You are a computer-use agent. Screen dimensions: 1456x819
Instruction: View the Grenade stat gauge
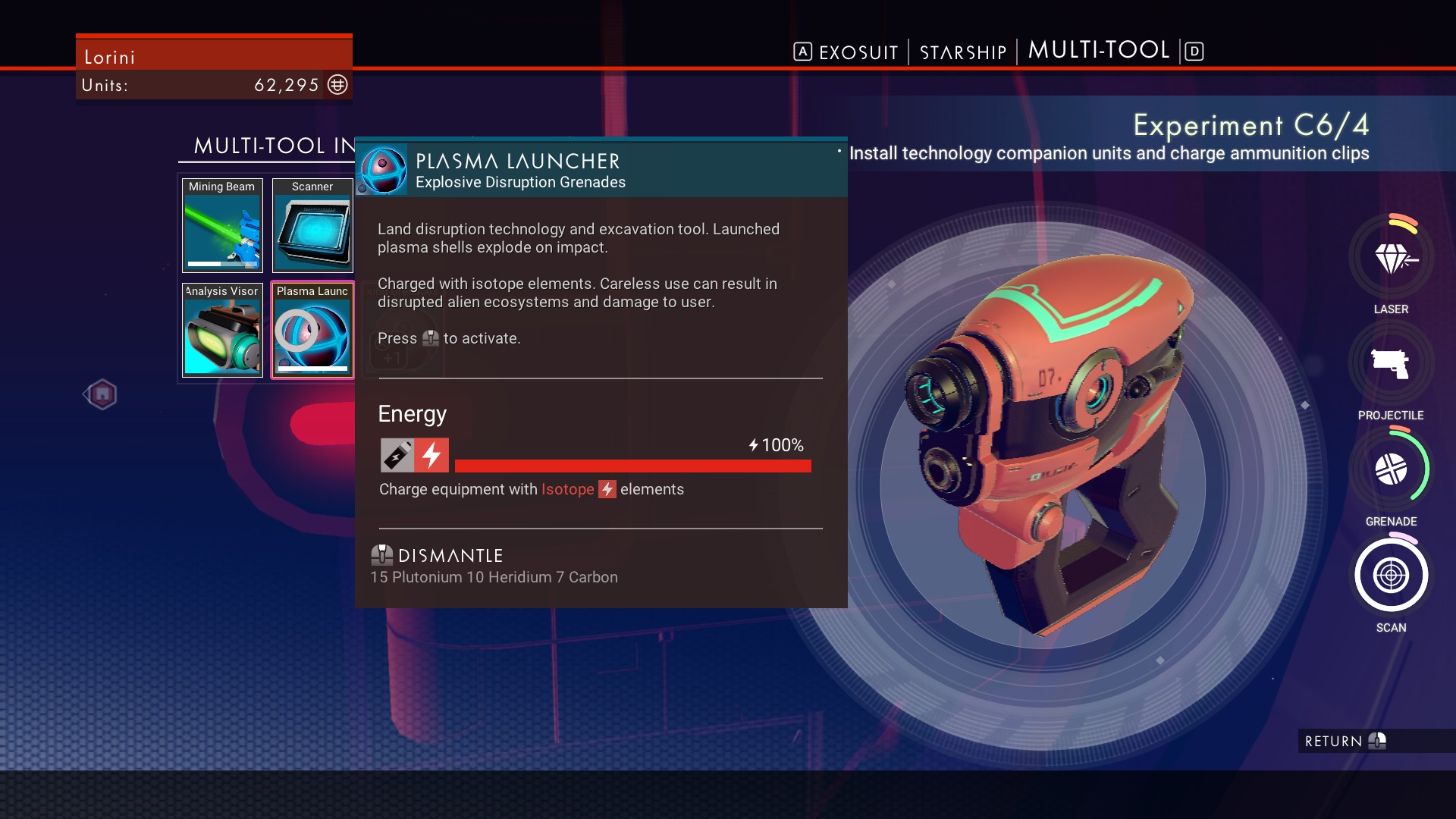[x=1391, y=469]
